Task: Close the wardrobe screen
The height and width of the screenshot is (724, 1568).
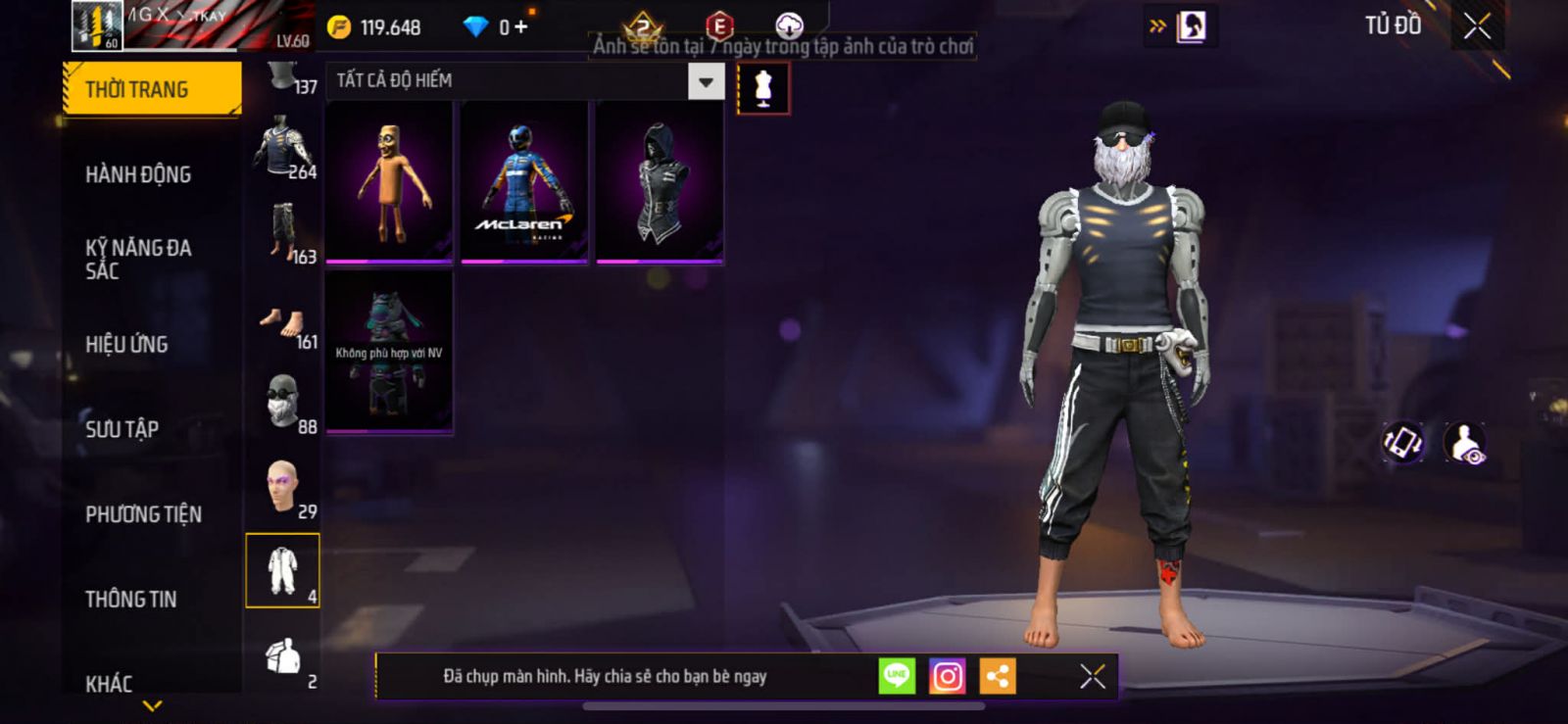Action: (x=1477, y=26)
